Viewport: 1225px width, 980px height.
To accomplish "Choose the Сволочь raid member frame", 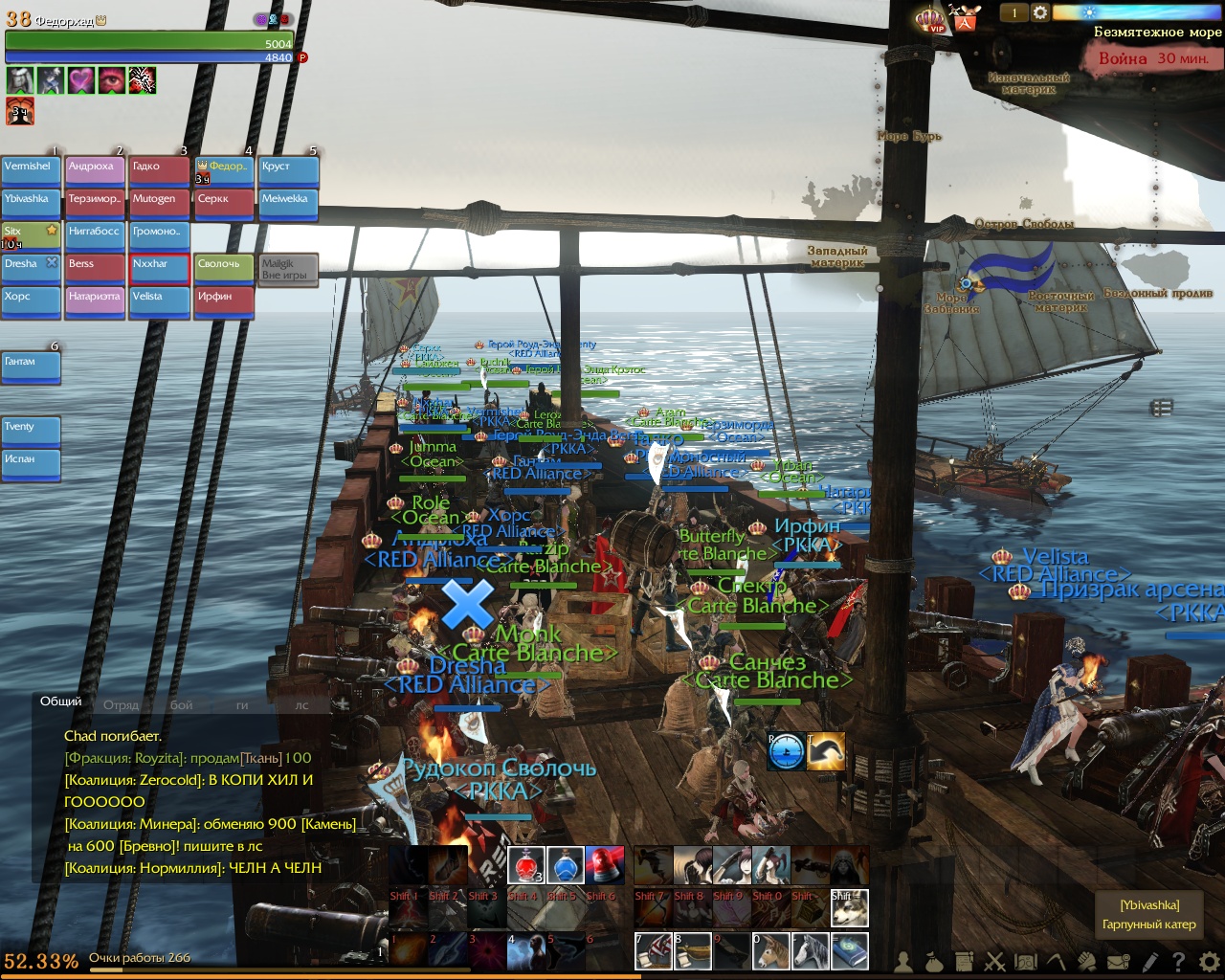I will pos(223,269).
